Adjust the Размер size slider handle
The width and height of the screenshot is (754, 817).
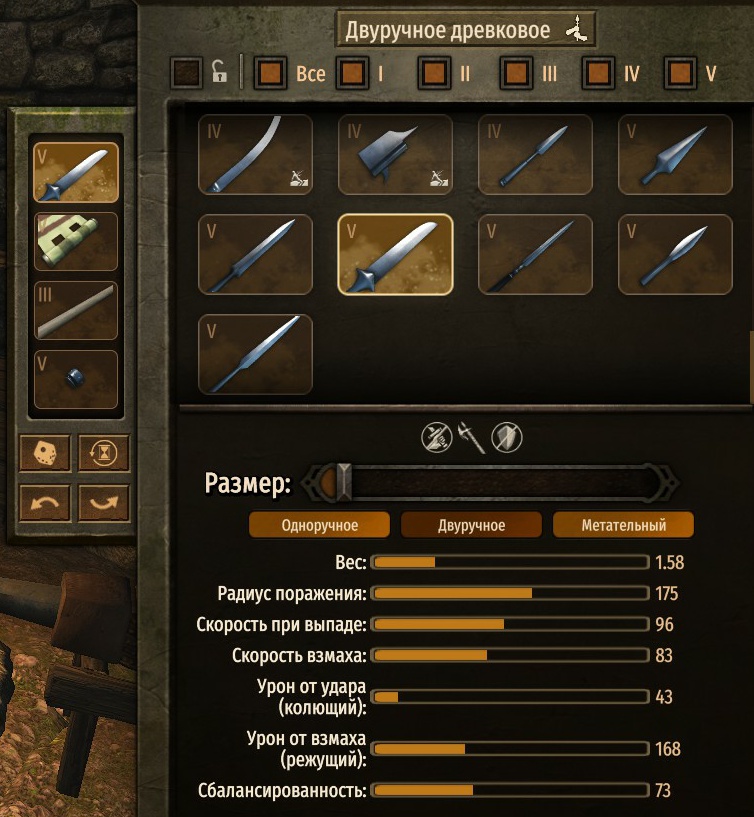coord(344,482)
